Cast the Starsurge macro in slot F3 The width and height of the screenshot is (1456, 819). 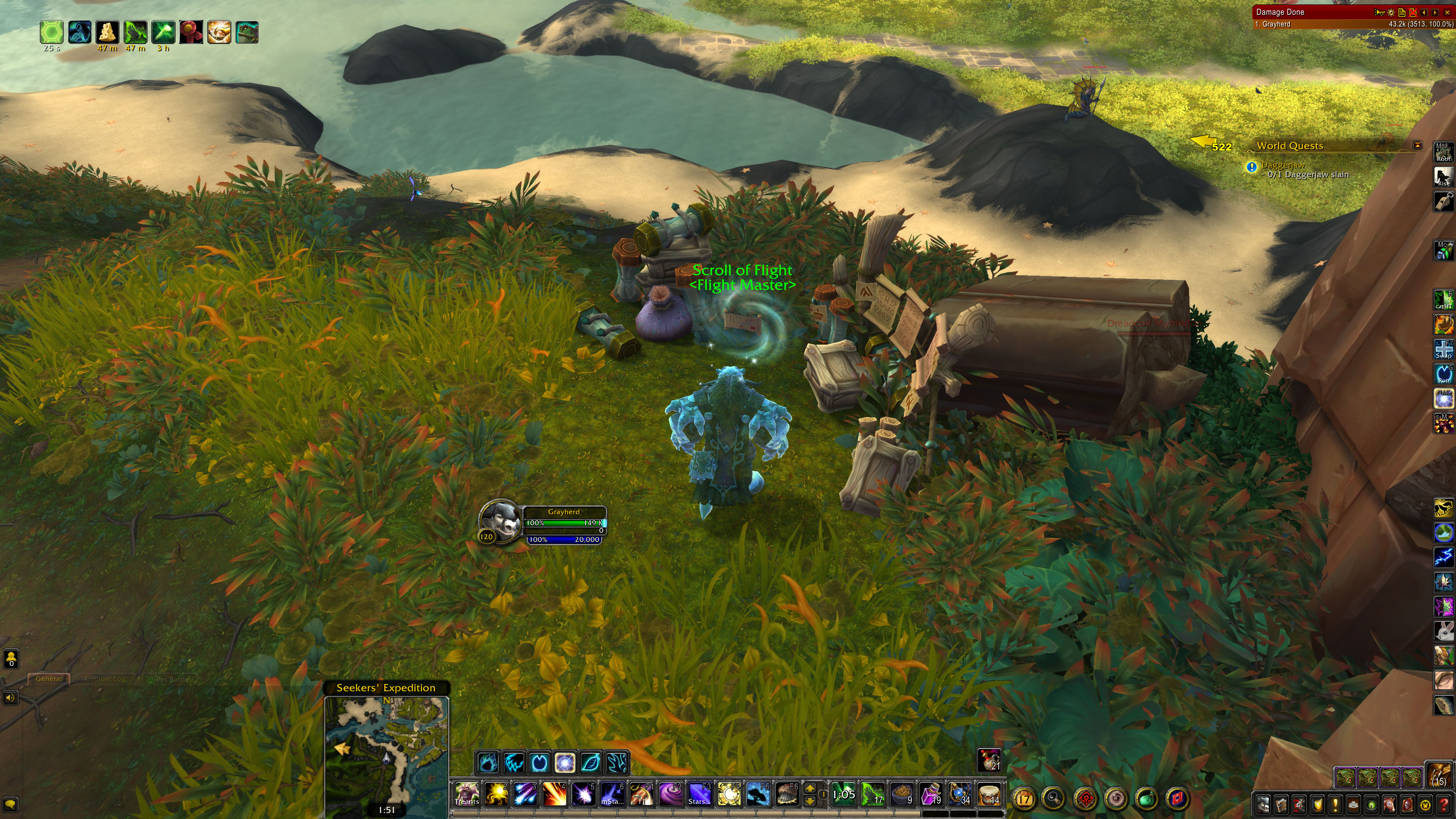pyautogui.click(x=700, y=794)
